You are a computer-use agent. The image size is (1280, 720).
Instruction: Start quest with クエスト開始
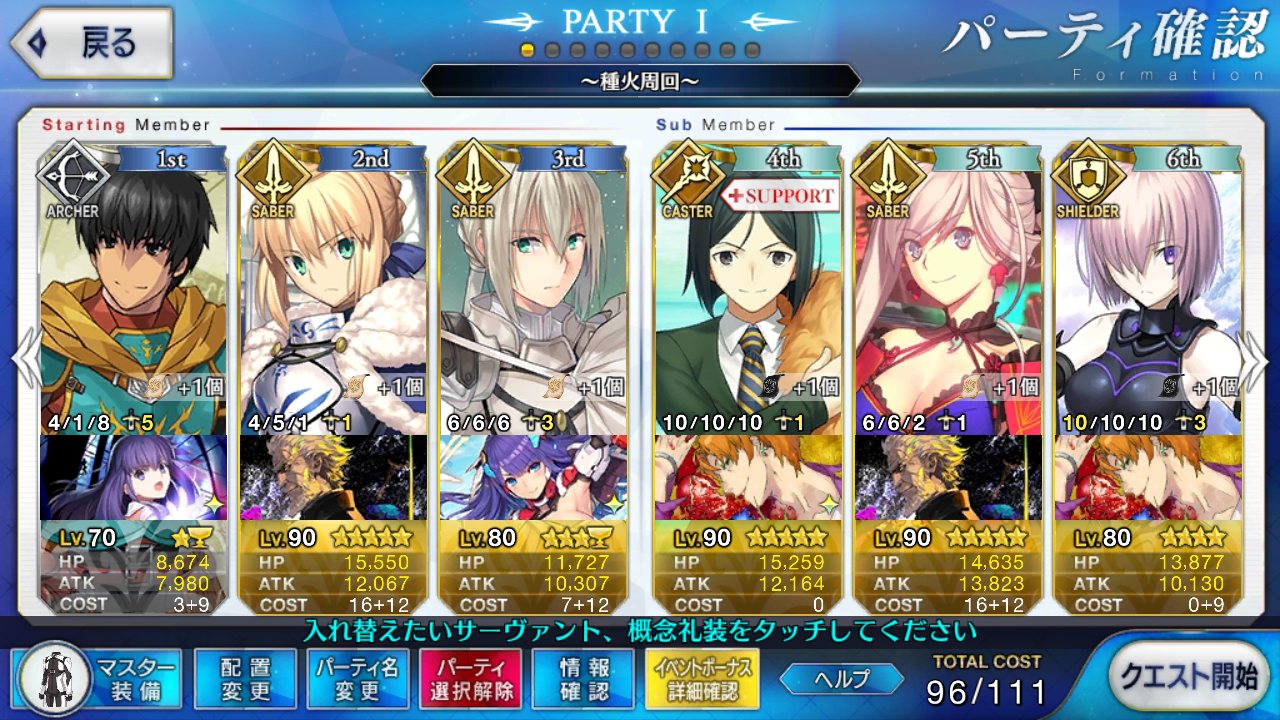1187,676
